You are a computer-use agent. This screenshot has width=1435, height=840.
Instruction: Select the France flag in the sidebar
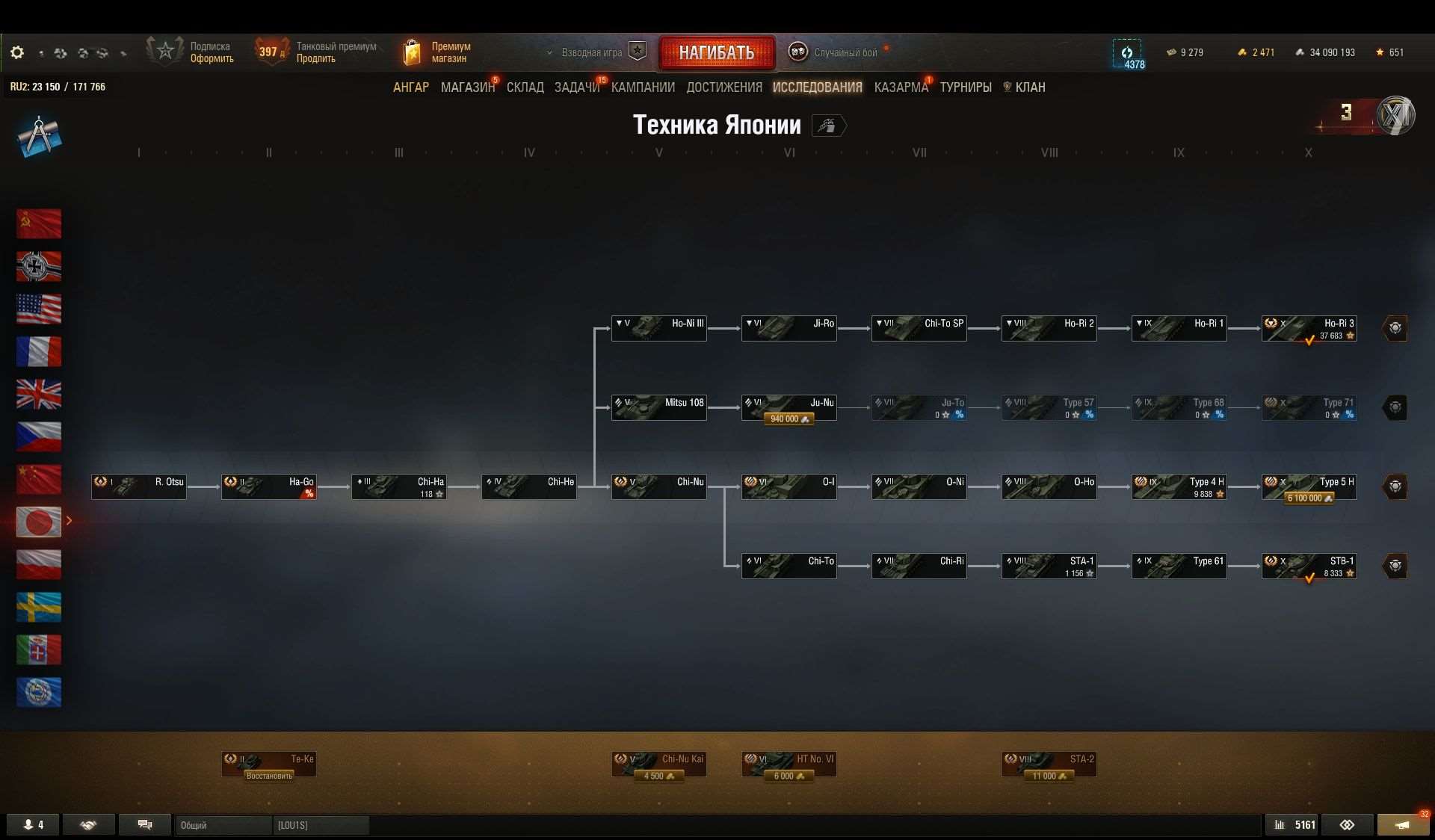pyautogui.click(x=39, y=352)
